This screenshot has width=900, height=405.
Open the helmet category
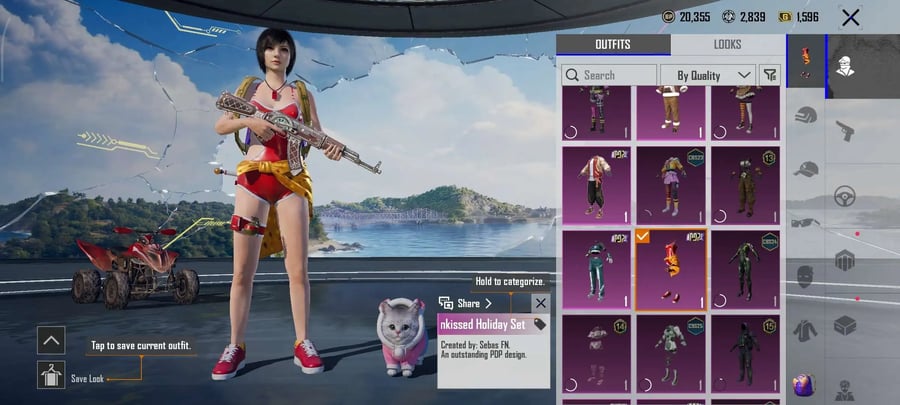tap(806, 115)
